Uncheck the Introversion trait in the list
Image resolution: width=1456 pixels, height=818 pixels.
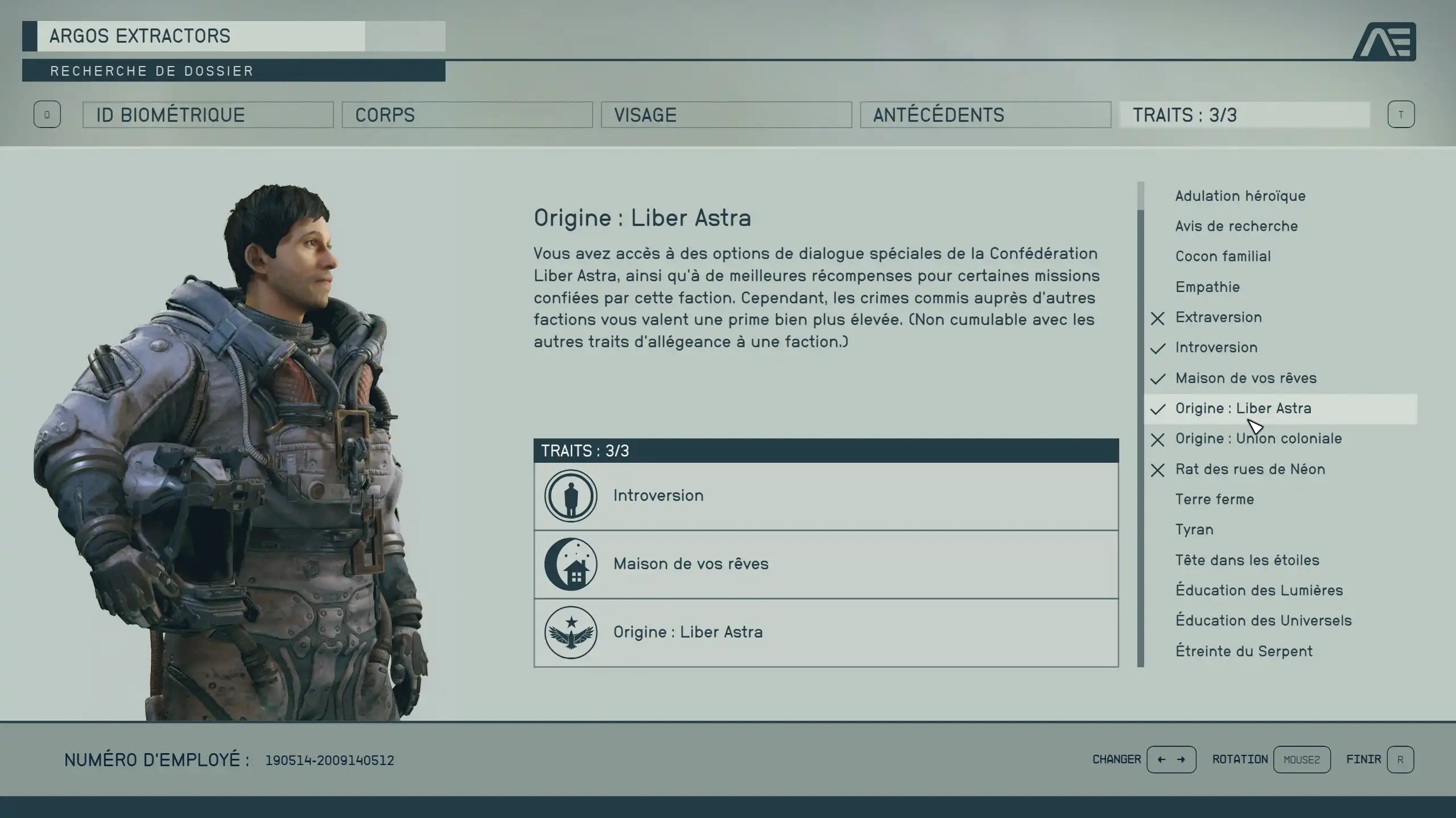click(1216, 347)
